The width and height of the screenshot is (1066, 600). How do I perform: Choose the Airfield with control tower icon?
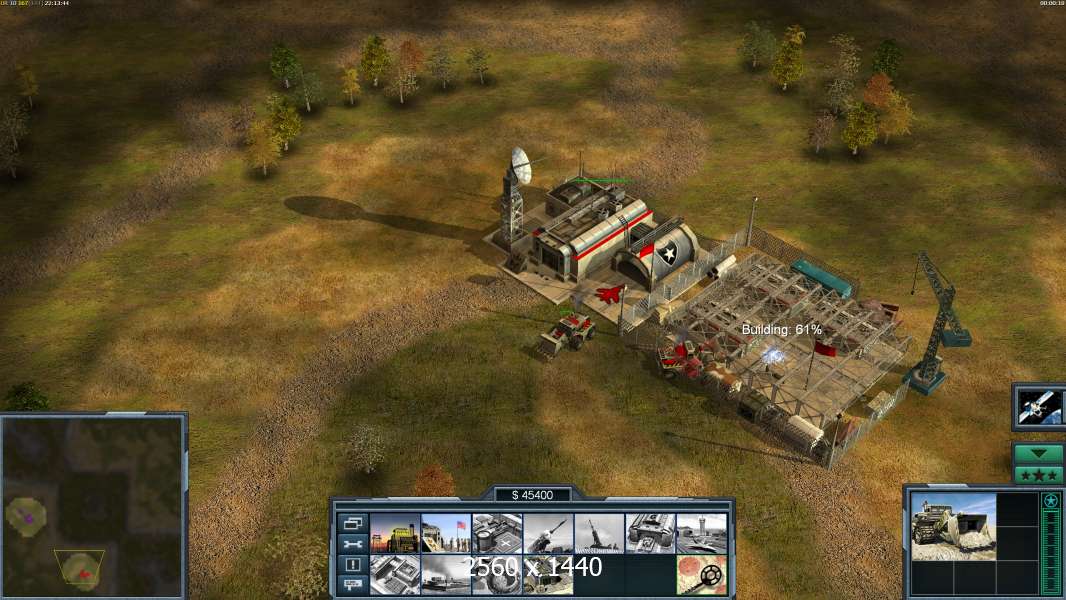(x=701, y=534)
